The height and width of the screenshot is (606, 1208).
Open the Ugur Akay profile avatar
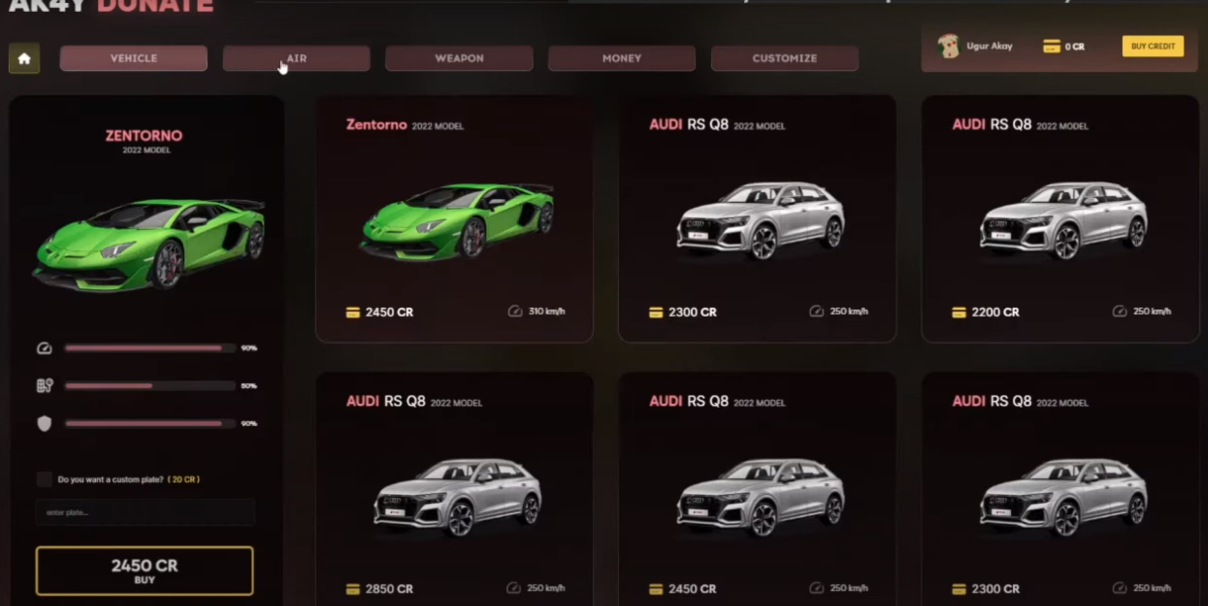coord(948,46)
